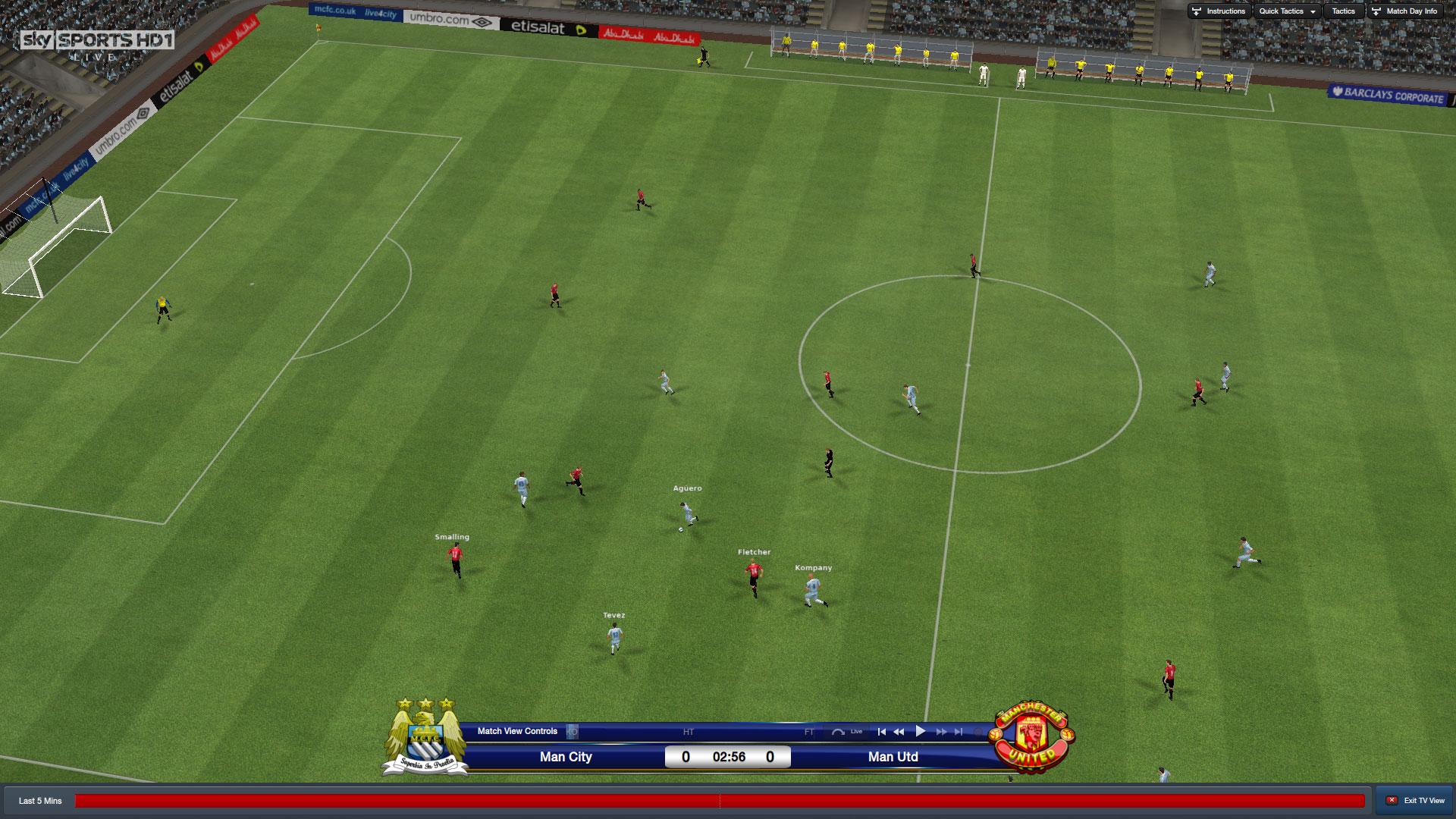Rewind the match replay

[899, 732]
